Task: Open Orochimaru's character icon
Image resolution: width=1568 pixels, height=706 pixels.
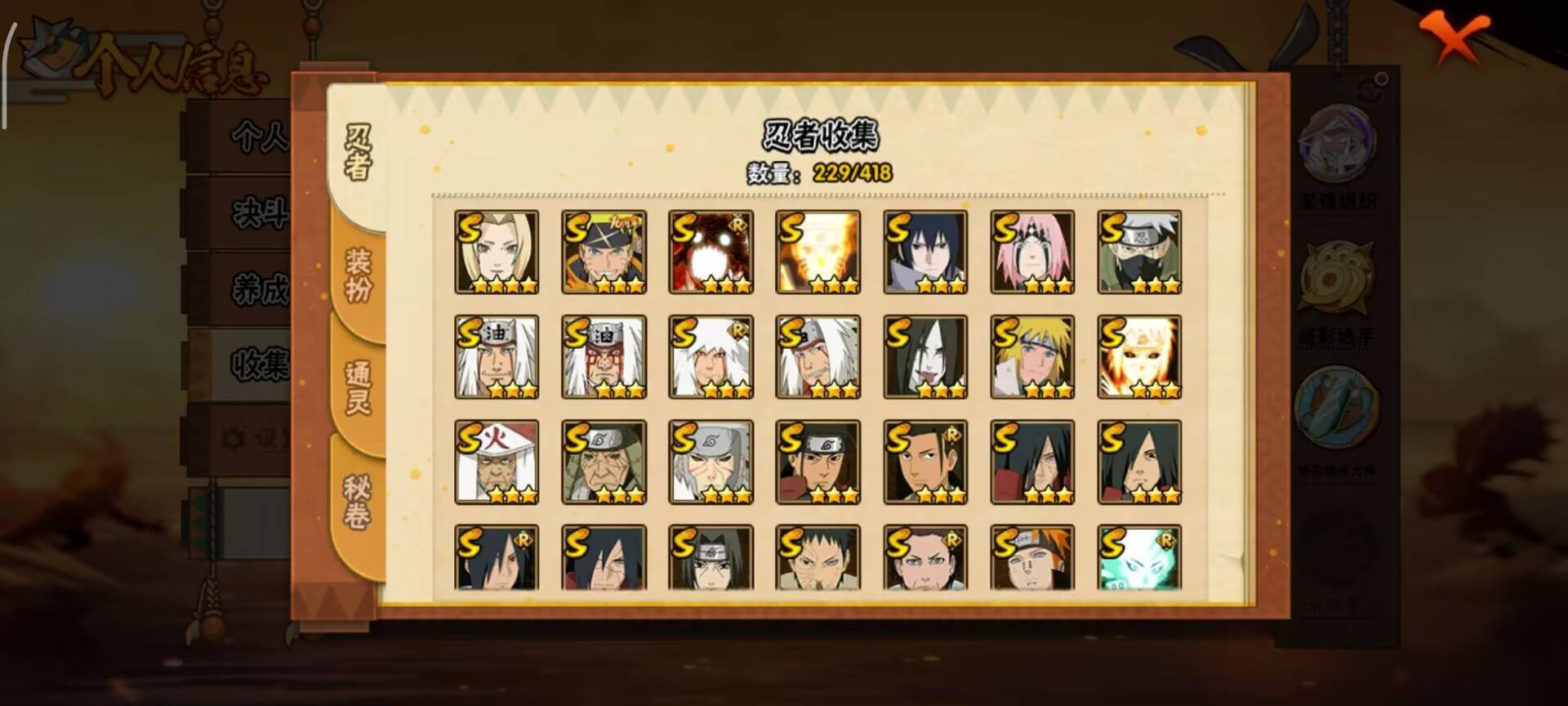Action: (x=925, y=357)
